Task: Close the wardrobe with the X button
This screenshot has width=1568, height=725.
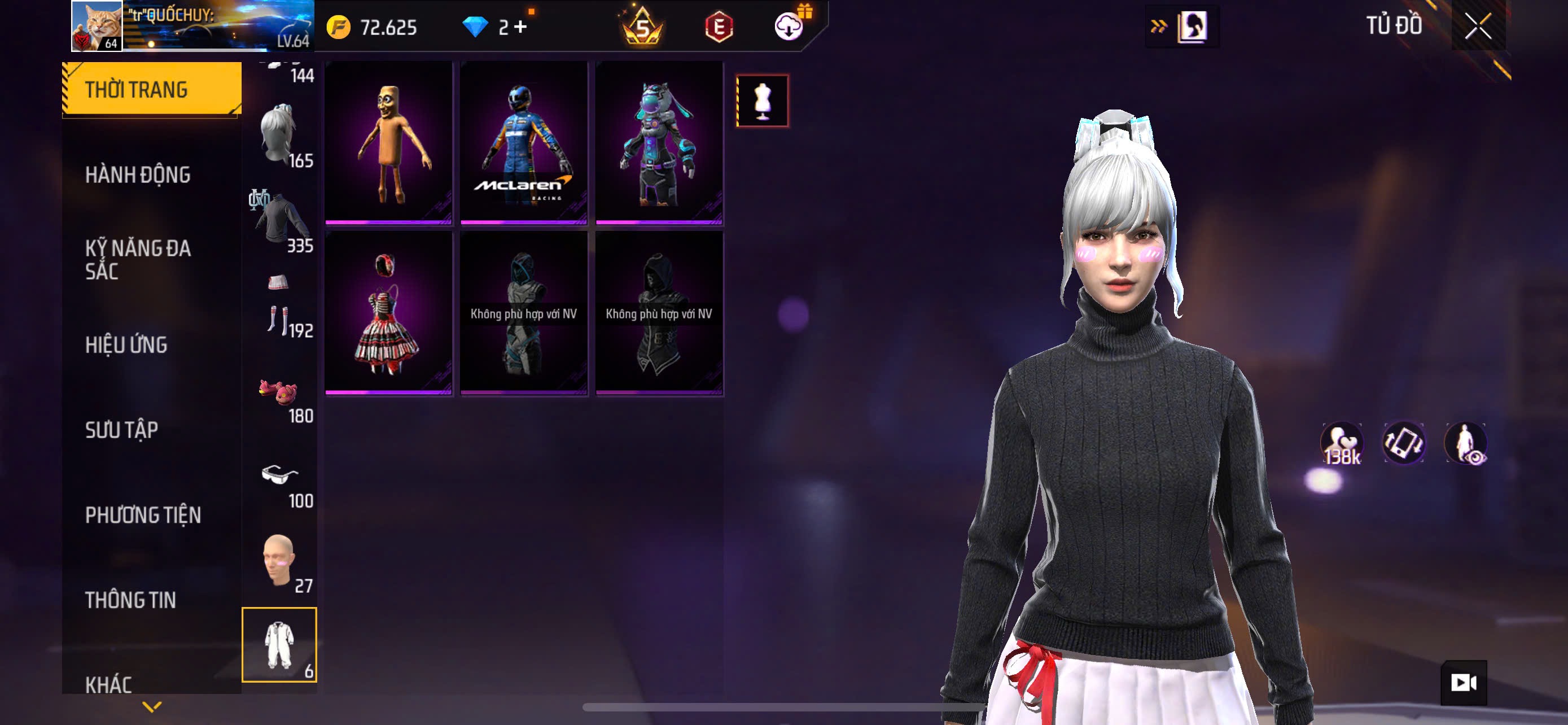Action: point(1478,26)
